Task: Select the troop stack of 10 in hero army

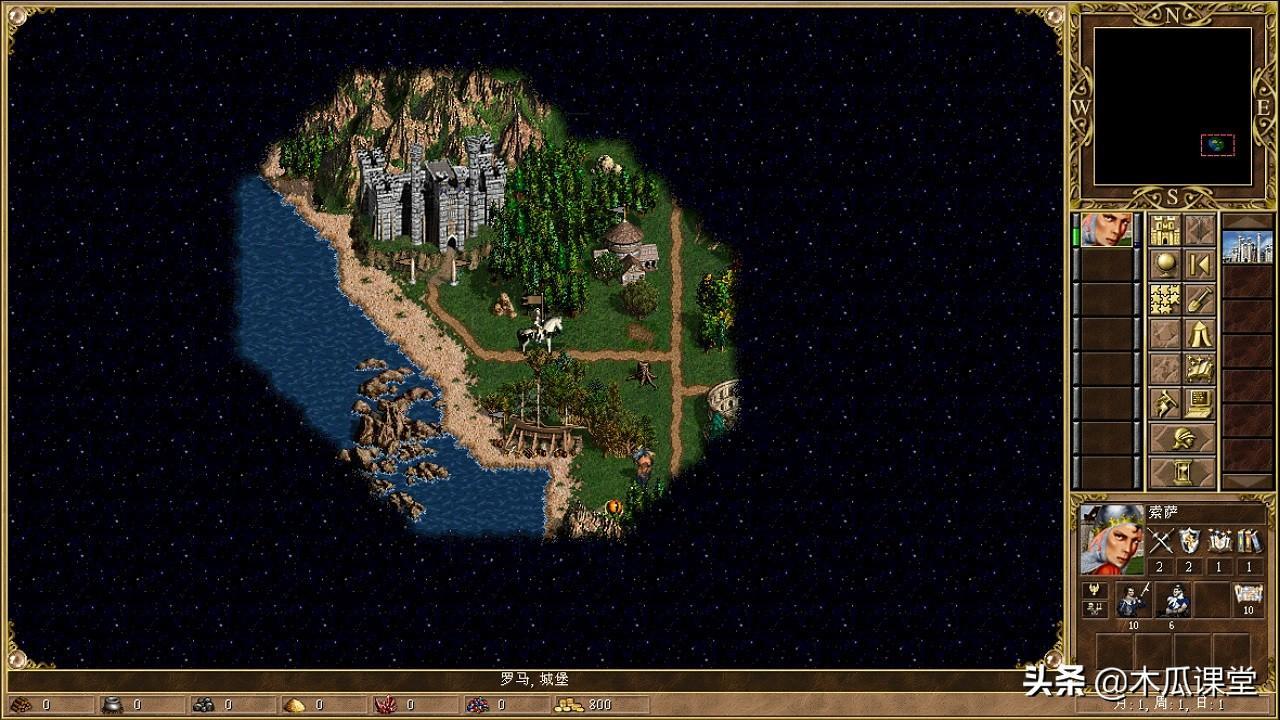Action: click(1133, 600)
